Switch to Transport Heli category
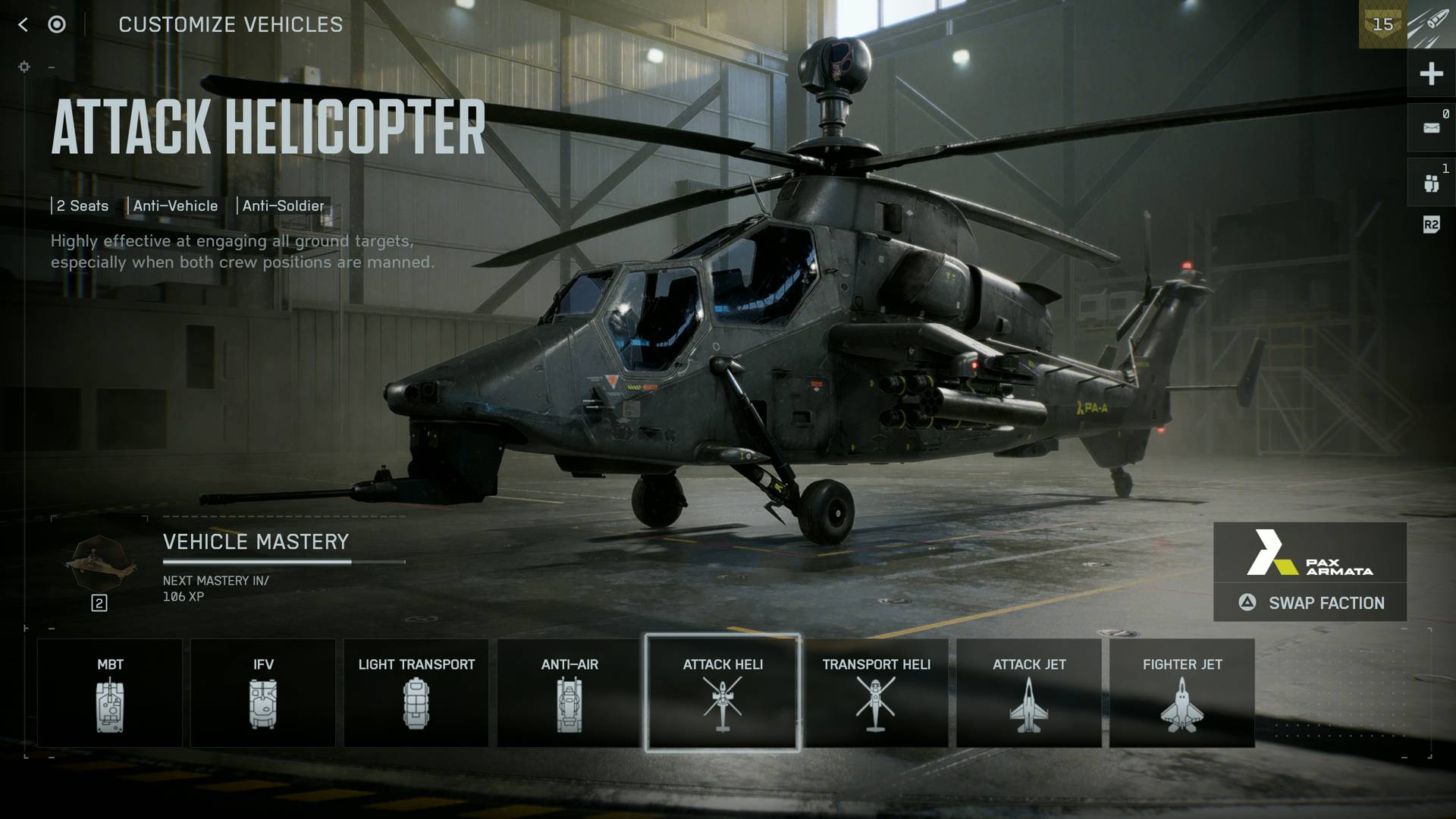This screenshot has width=1456, height=819. point(876,693)
